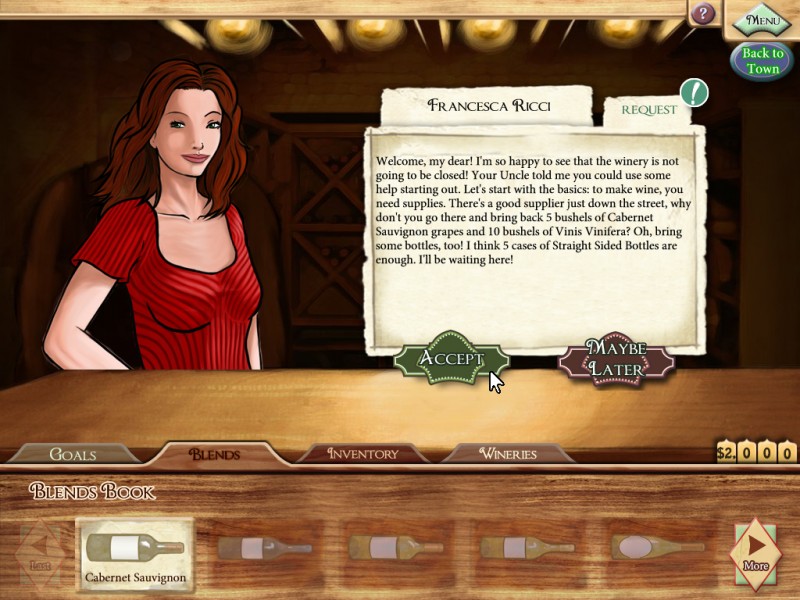Image resolution: width=800 pixels, height=600 pixels.
Task: Click the purple question mark help icon
Action: pyautogui.click(x=704, y=14)
